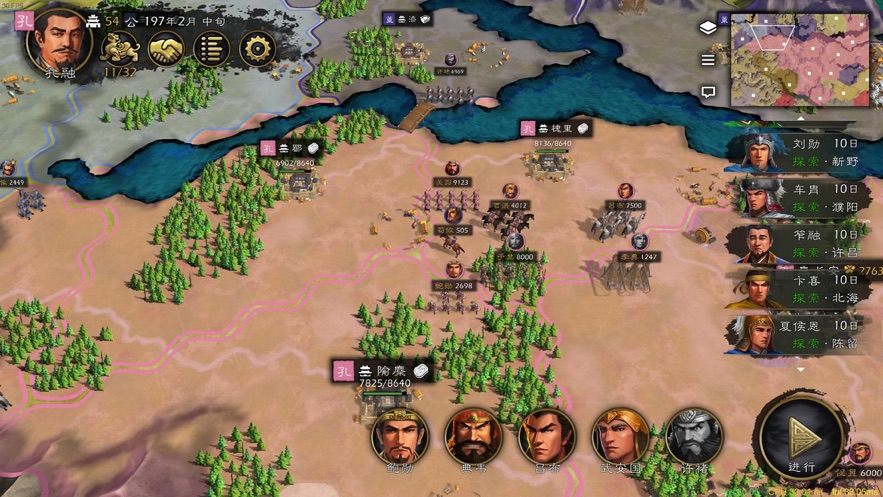883x497 pixels.
Task: Open the gear settings icon
Action: point(257,48)
